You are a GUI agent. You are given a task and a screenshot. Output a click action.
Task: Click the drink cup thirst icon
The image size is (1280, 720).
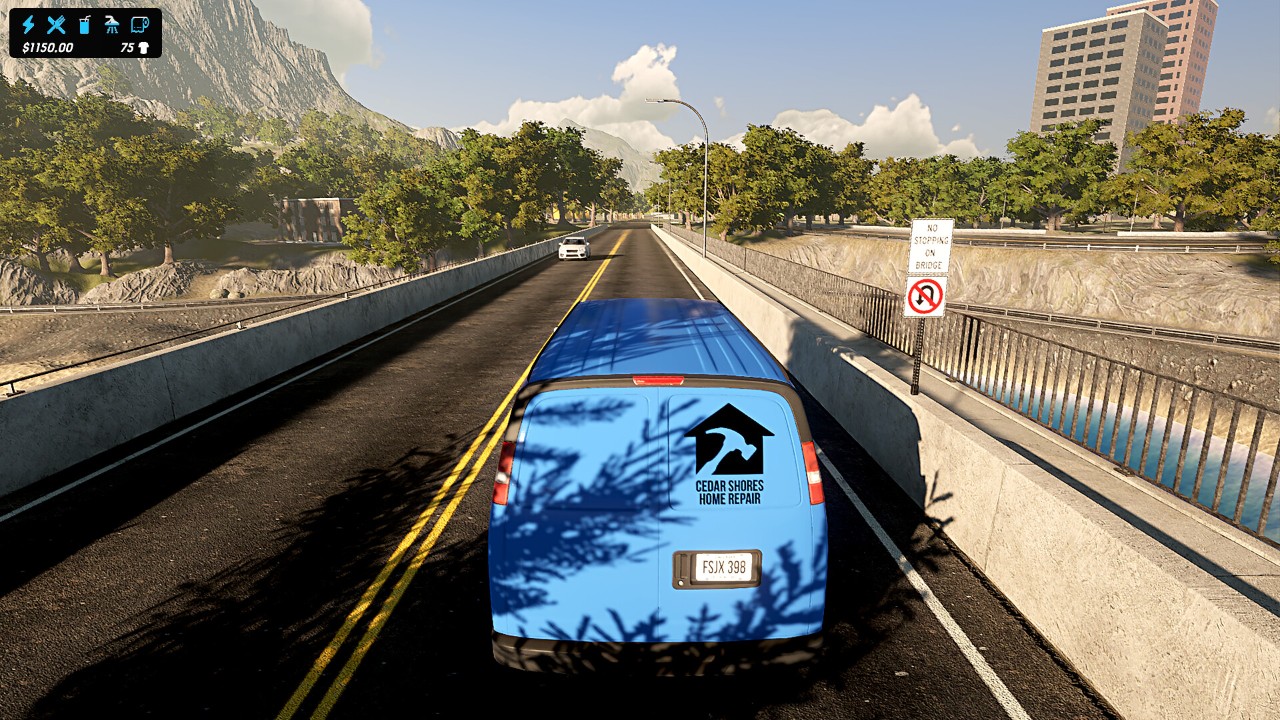[84, 24]
